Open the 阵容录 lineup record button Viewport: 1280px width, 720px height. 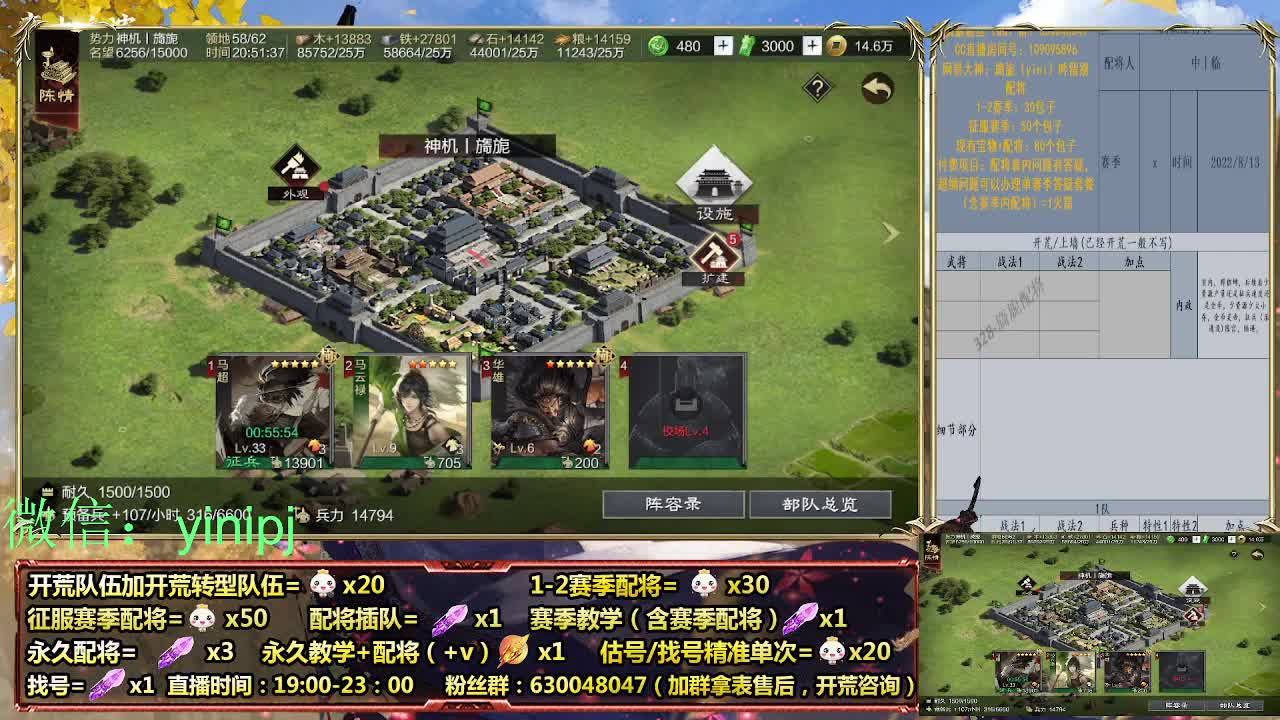coord(671,504)
